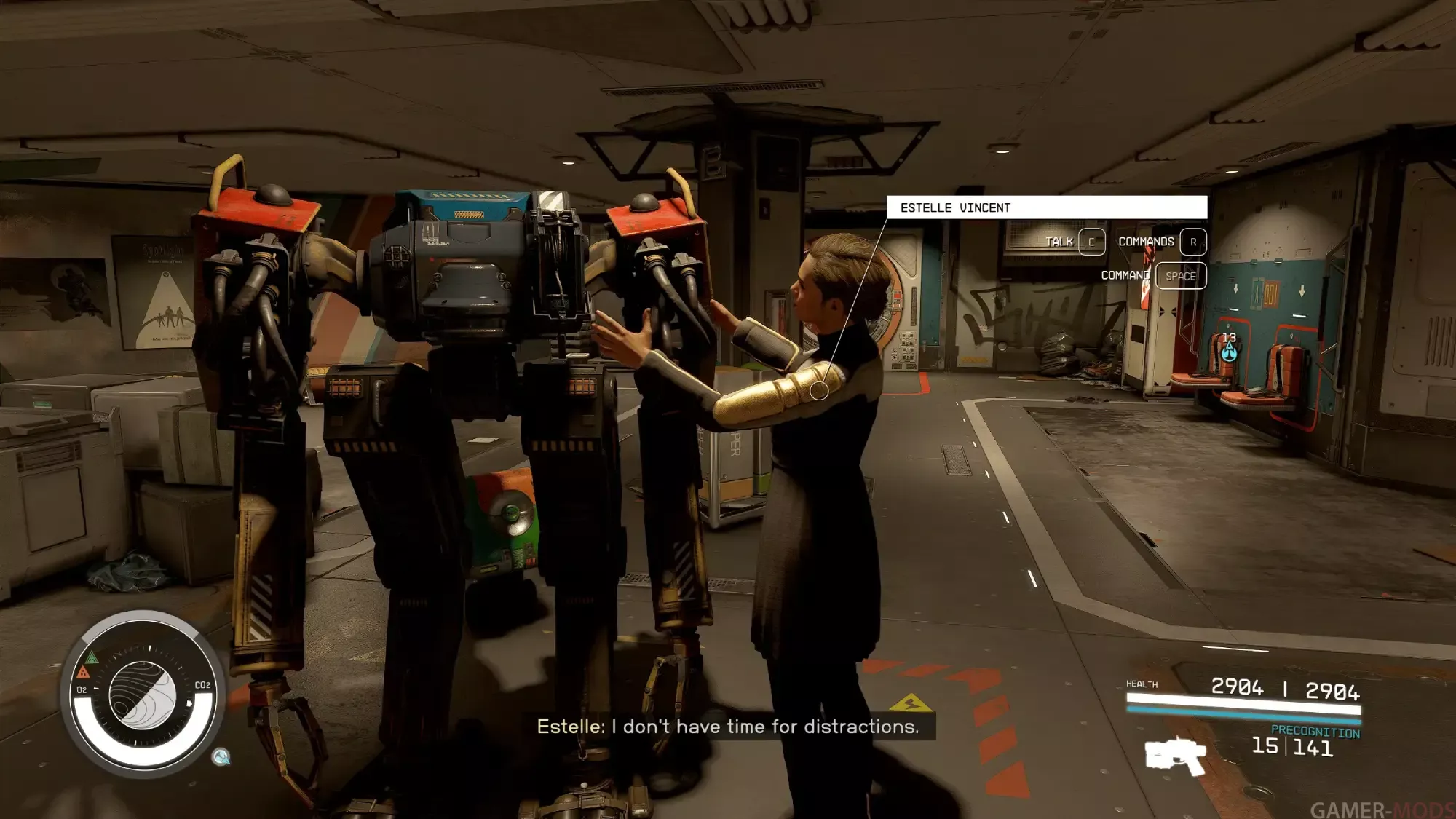Click the circular planet compass gauge

pos(143,695)
